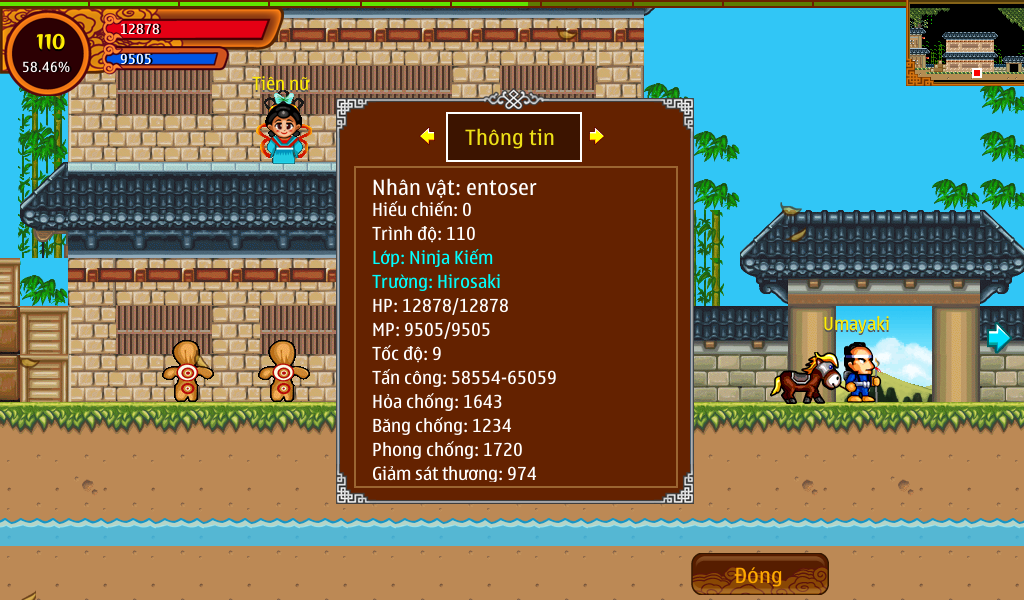Go to next tab with right yellow arrow
Viewport: 1024px width, 600px height.
(597, 136)
